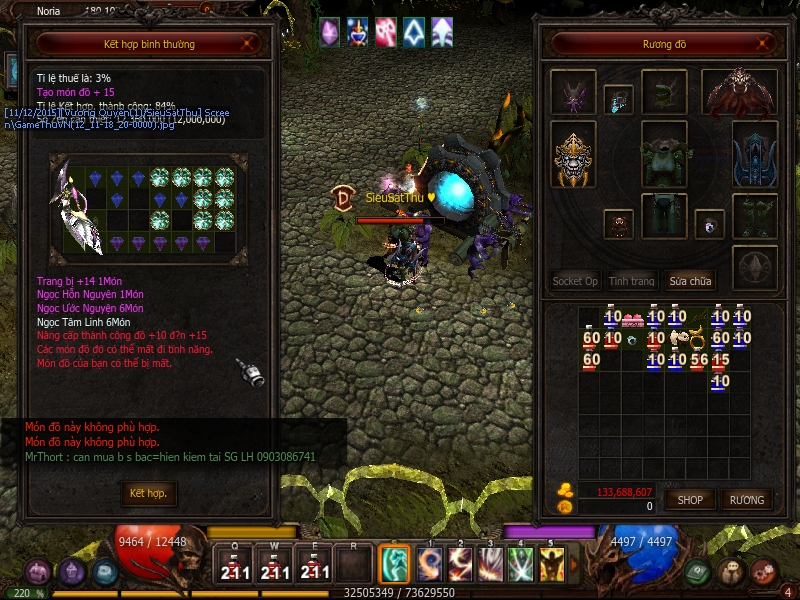Select the Sửa chữa repair button

click(x=690, y=281)
